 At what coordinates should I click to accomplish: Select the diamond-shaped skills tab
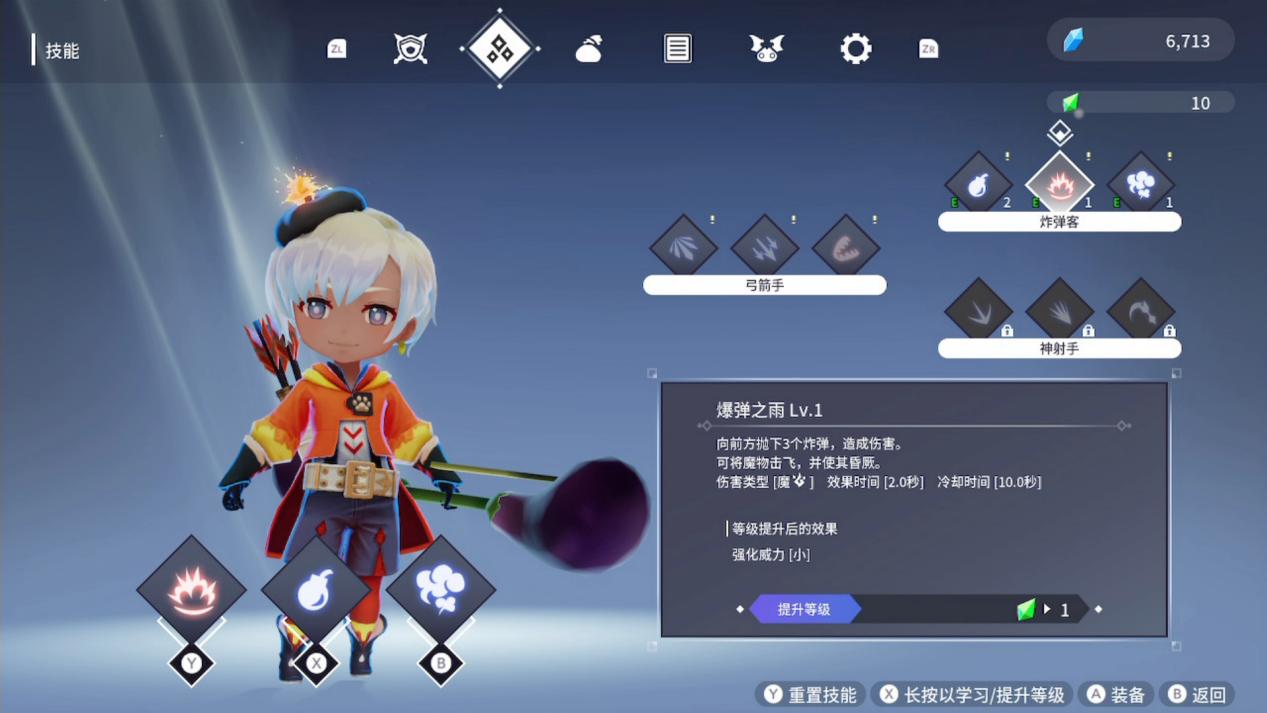tap(499, 48)
